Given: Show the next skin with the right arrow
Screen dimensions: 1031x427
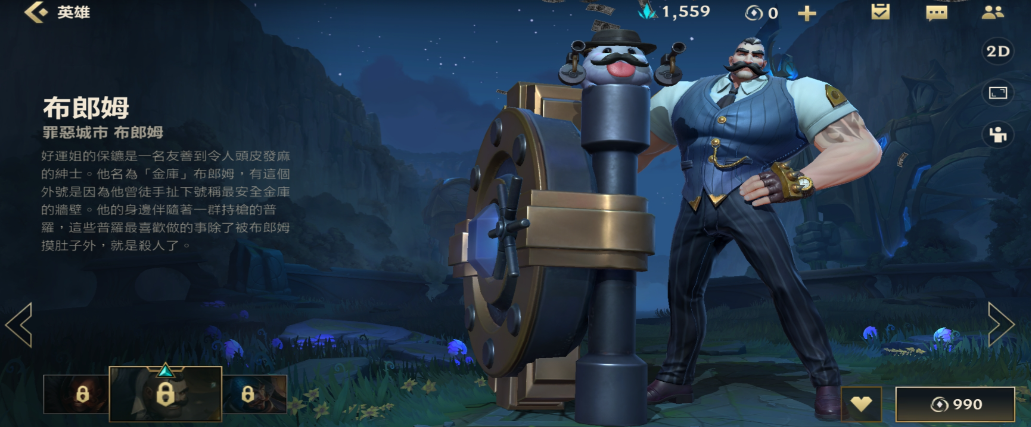Looking at the screenshot, I should click(x=1001, y=324).
